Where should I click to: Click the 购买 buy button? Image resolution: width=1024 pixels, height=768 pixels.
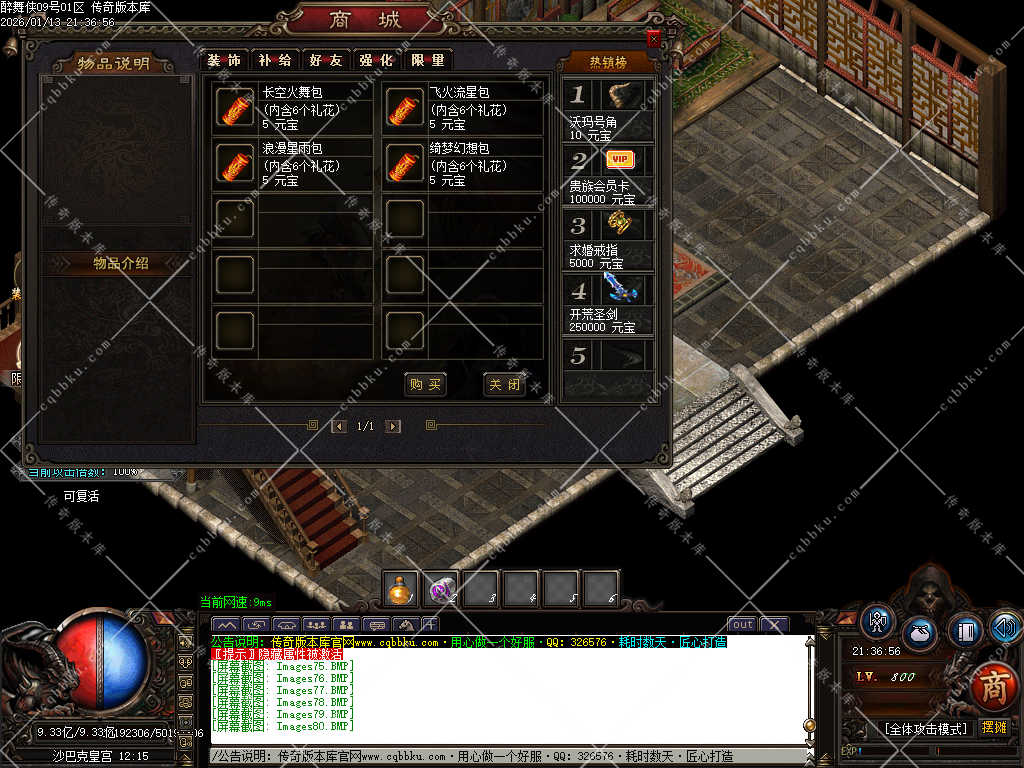(426, 385)
